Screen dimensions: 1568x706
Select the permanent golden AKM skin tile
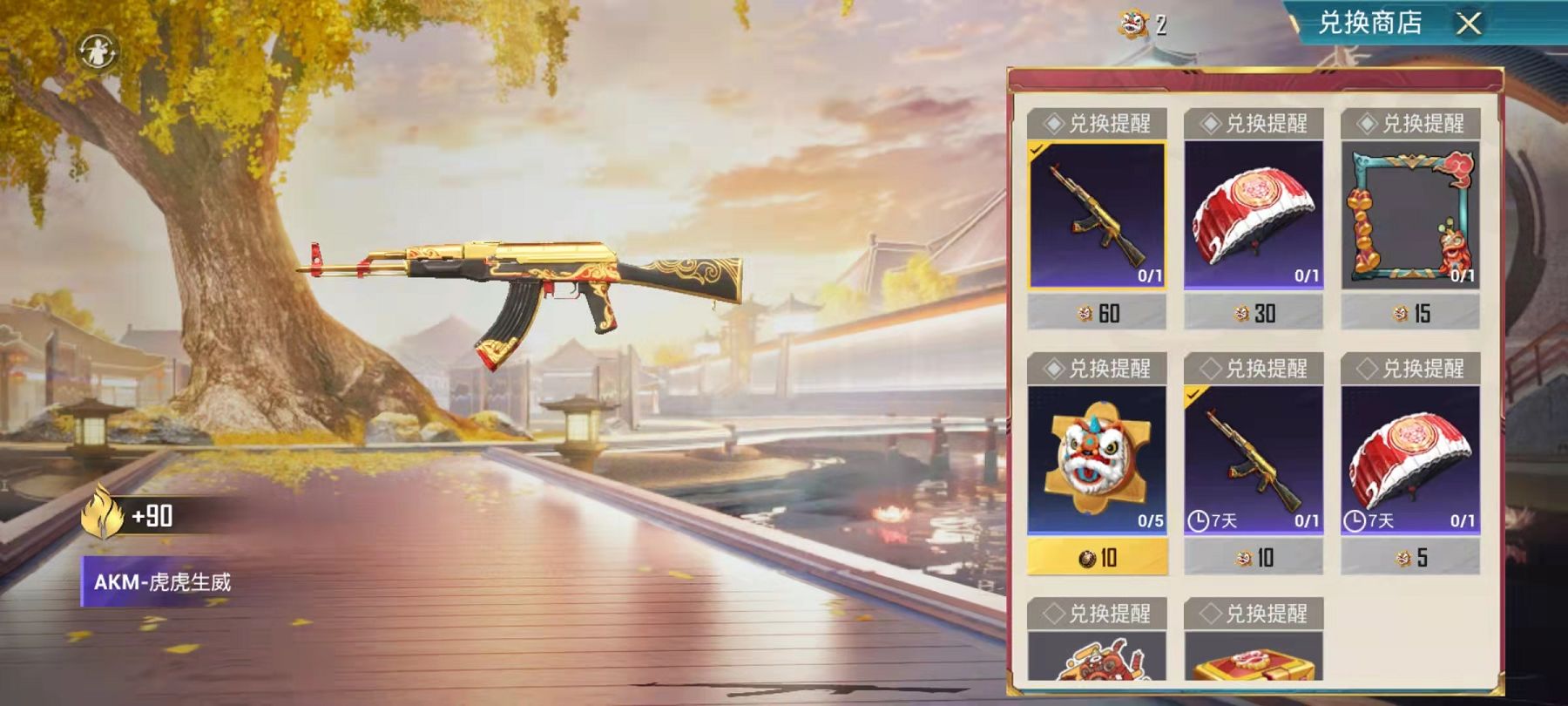tap(1097, 214)
